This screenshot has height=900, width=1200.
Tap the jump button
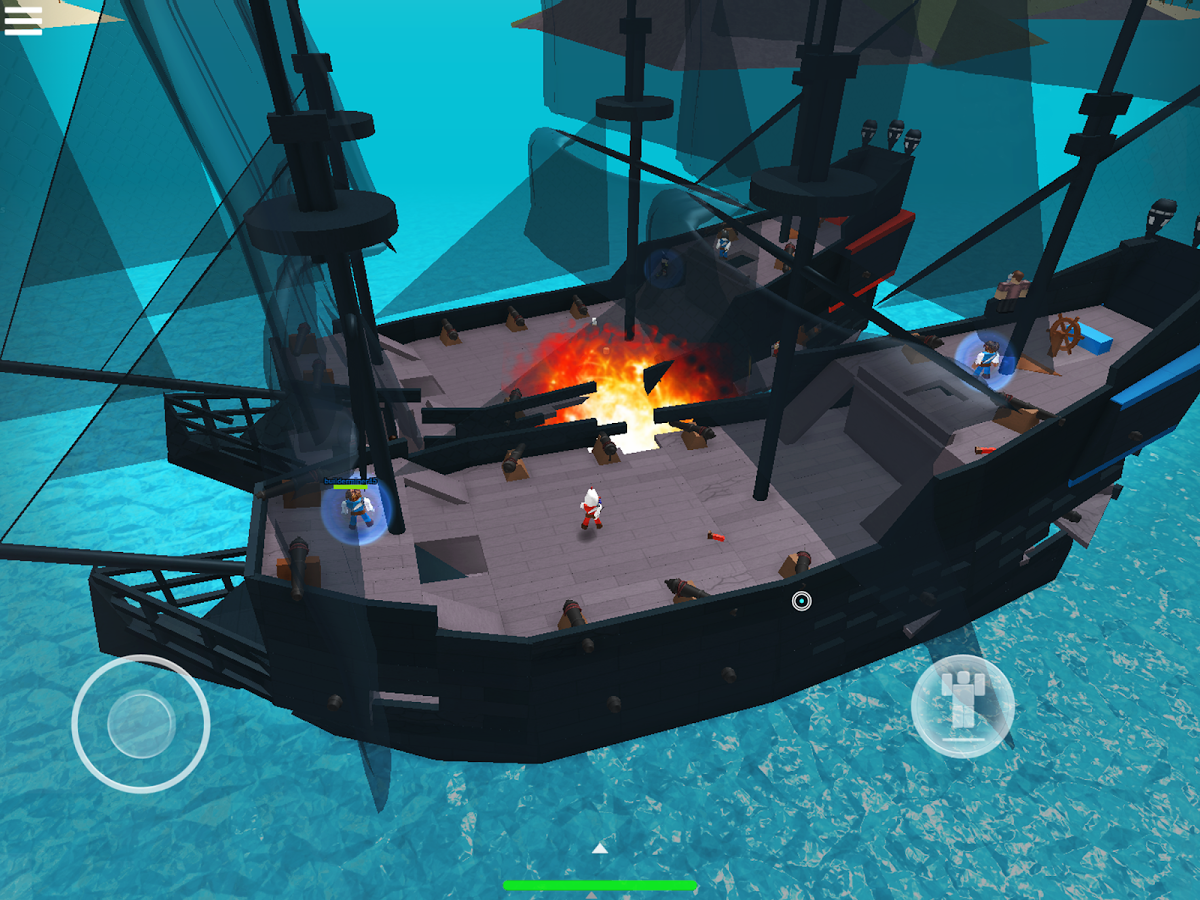pyautogui.click(x=963, y=706)
